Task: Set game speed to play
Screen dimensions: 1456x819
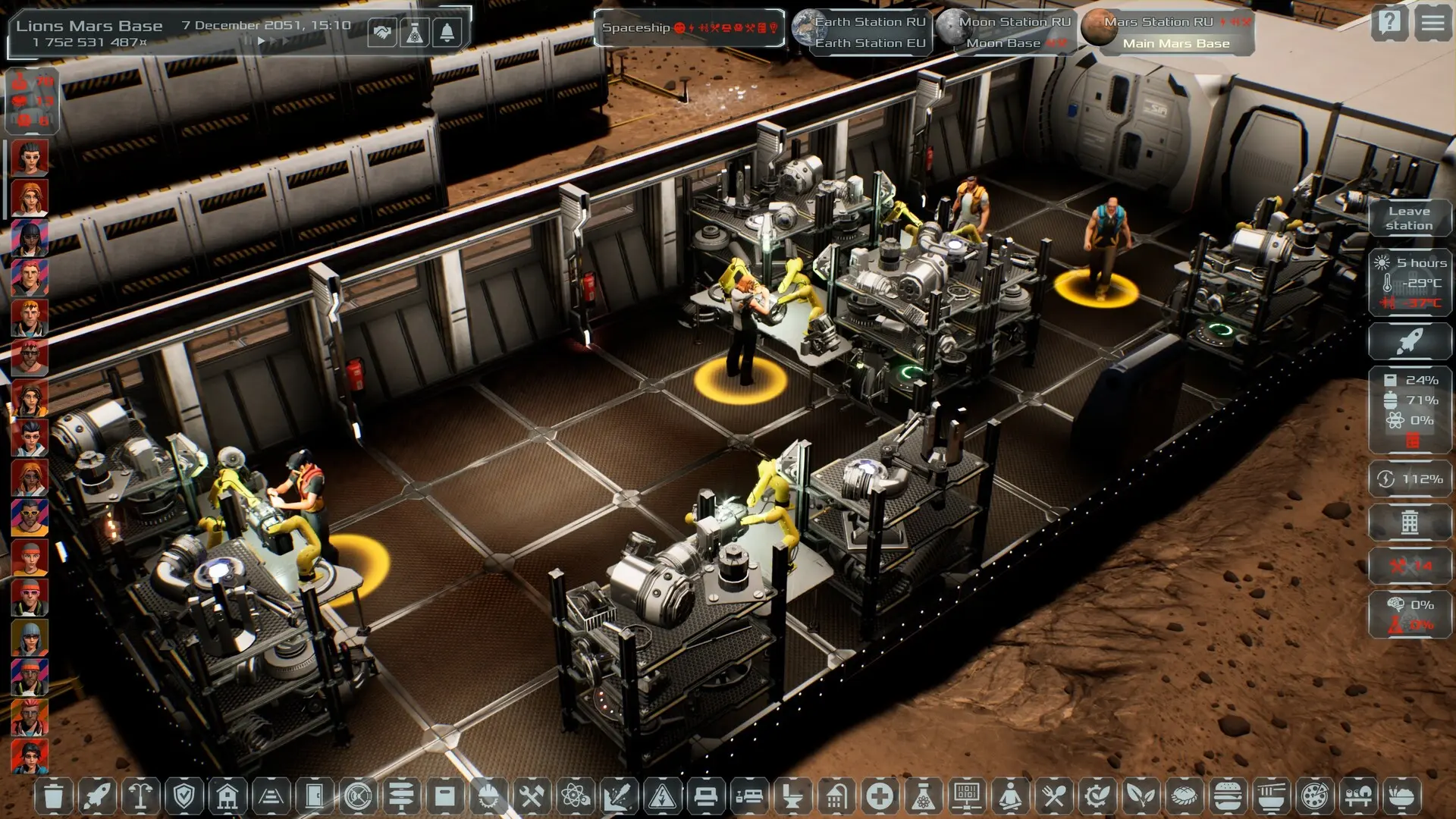Action: click(x=261, y=42)
